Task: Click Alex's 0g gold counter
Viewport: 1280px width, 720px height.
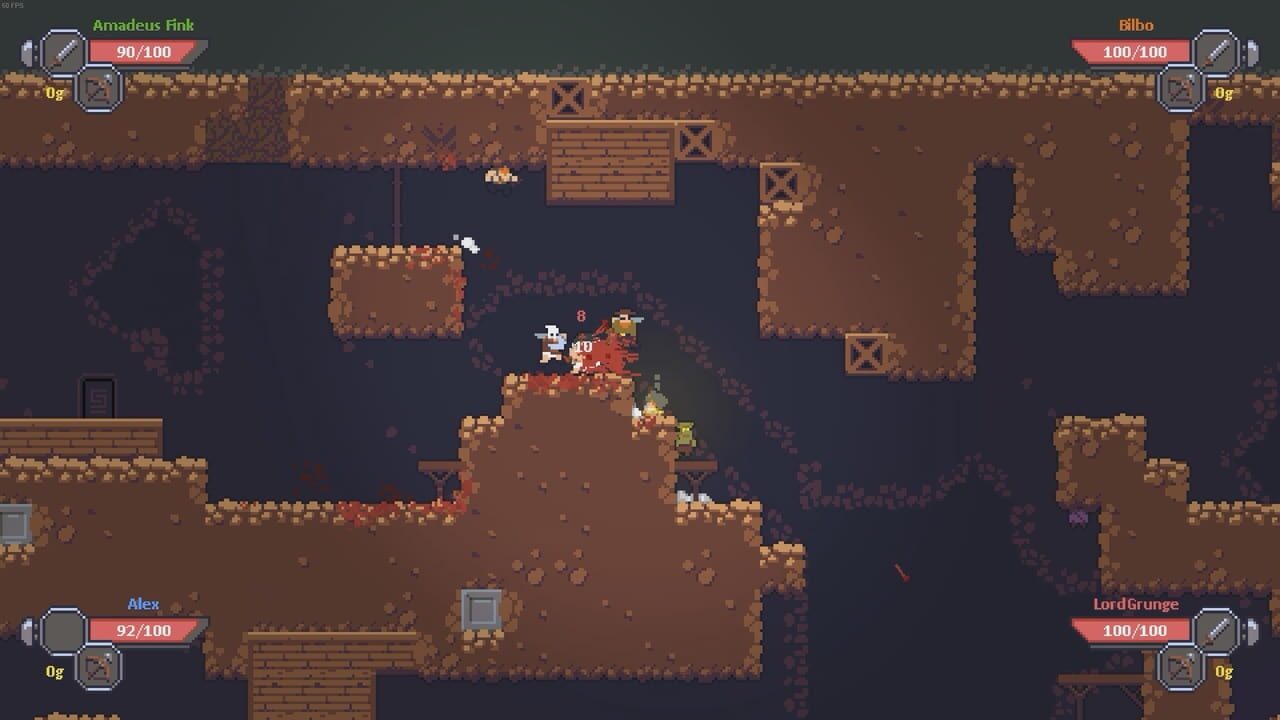Action: click(55, 671)
